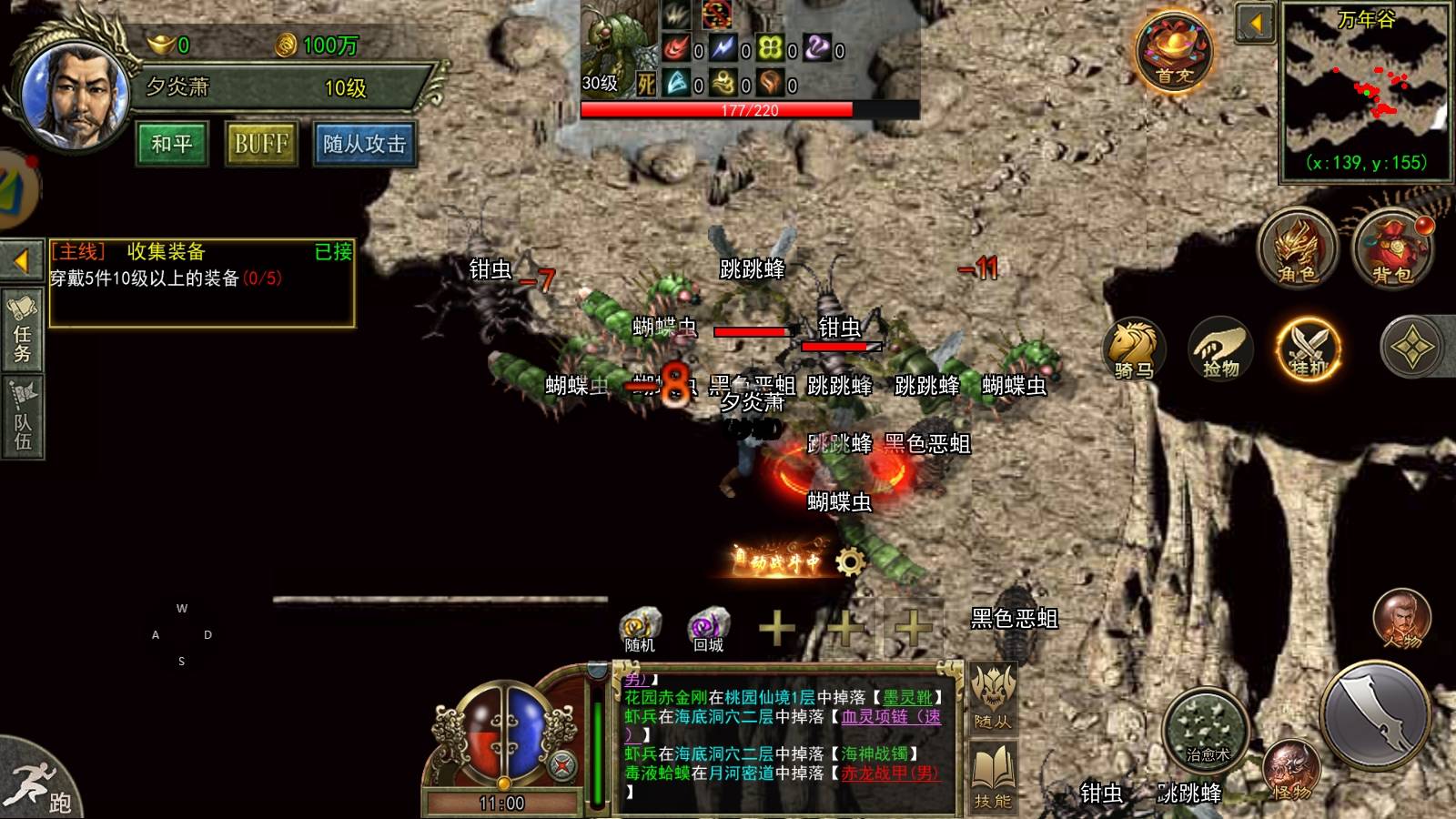1456x819 pixels.
Task: Toggle the 跑 run mode button
Action: point(41,784)
